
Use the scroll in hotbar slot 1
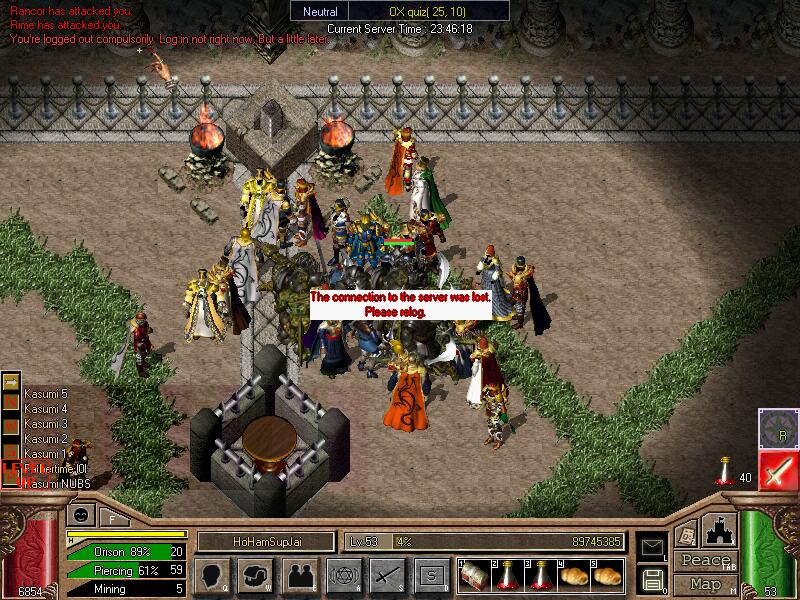pos(472,575)
